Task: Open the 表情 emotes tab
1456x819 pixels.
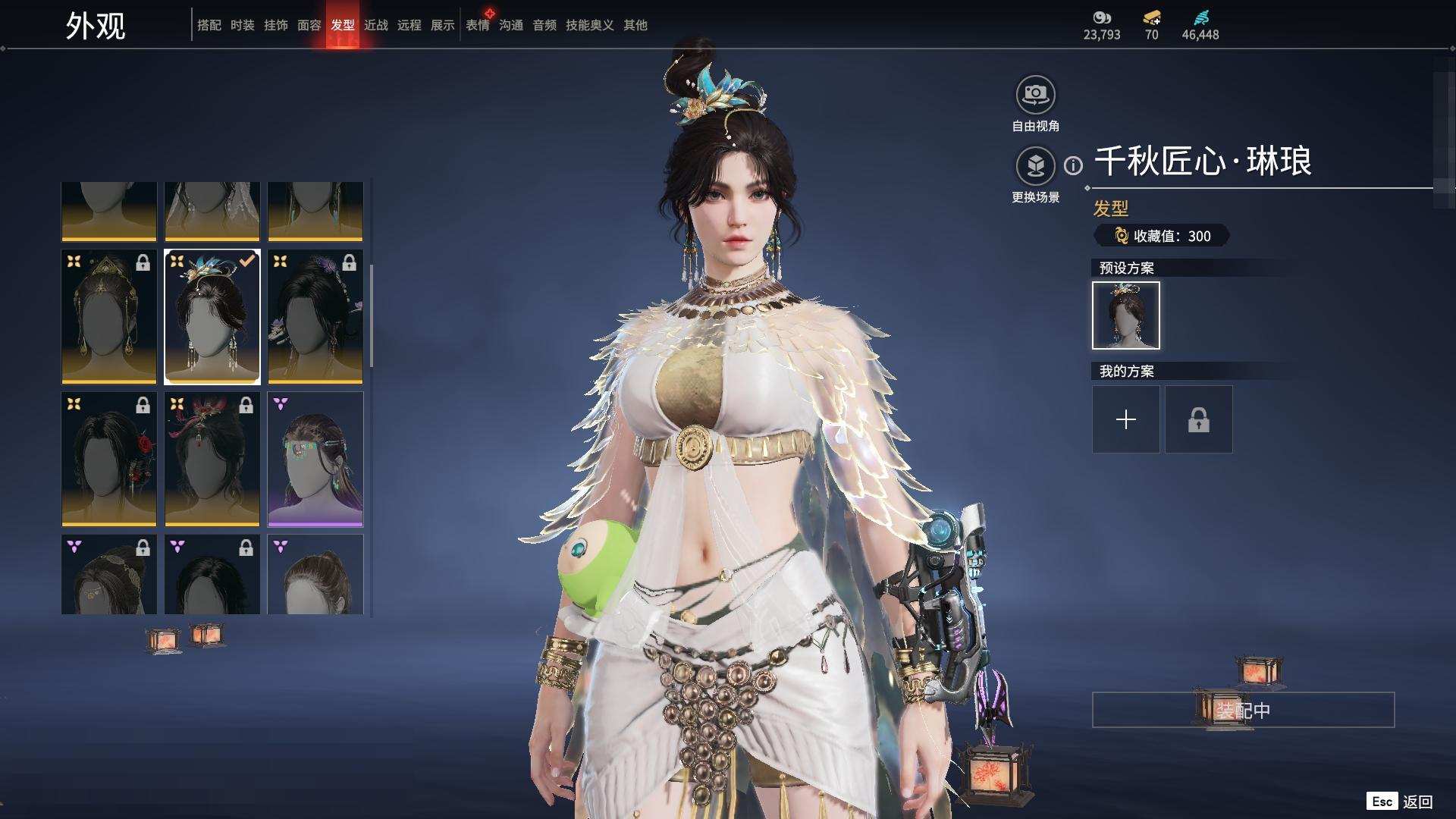Action: [478, 25]
